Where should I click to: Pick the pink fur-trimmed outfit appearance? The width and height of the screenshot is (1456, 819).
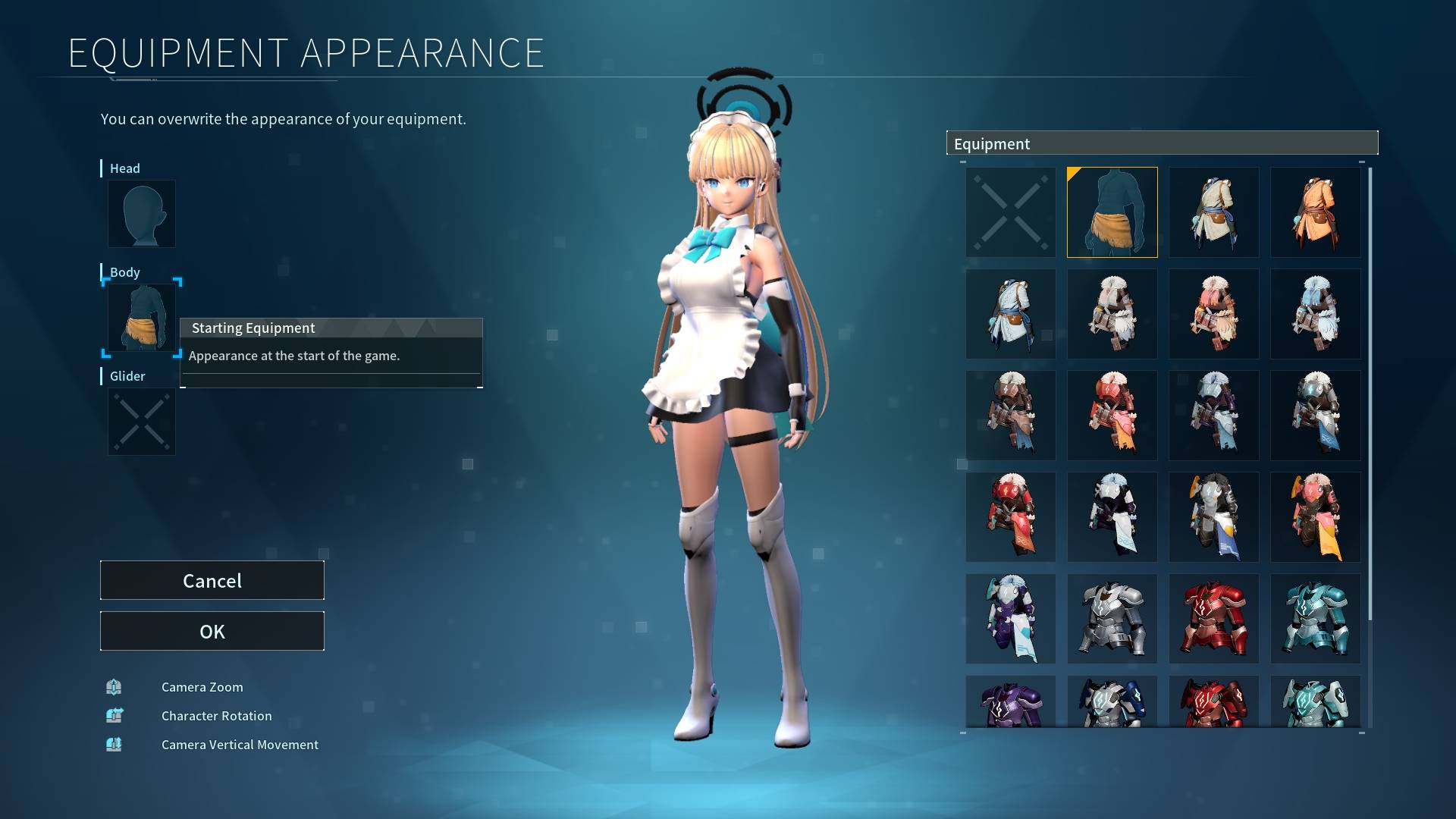1213,313
